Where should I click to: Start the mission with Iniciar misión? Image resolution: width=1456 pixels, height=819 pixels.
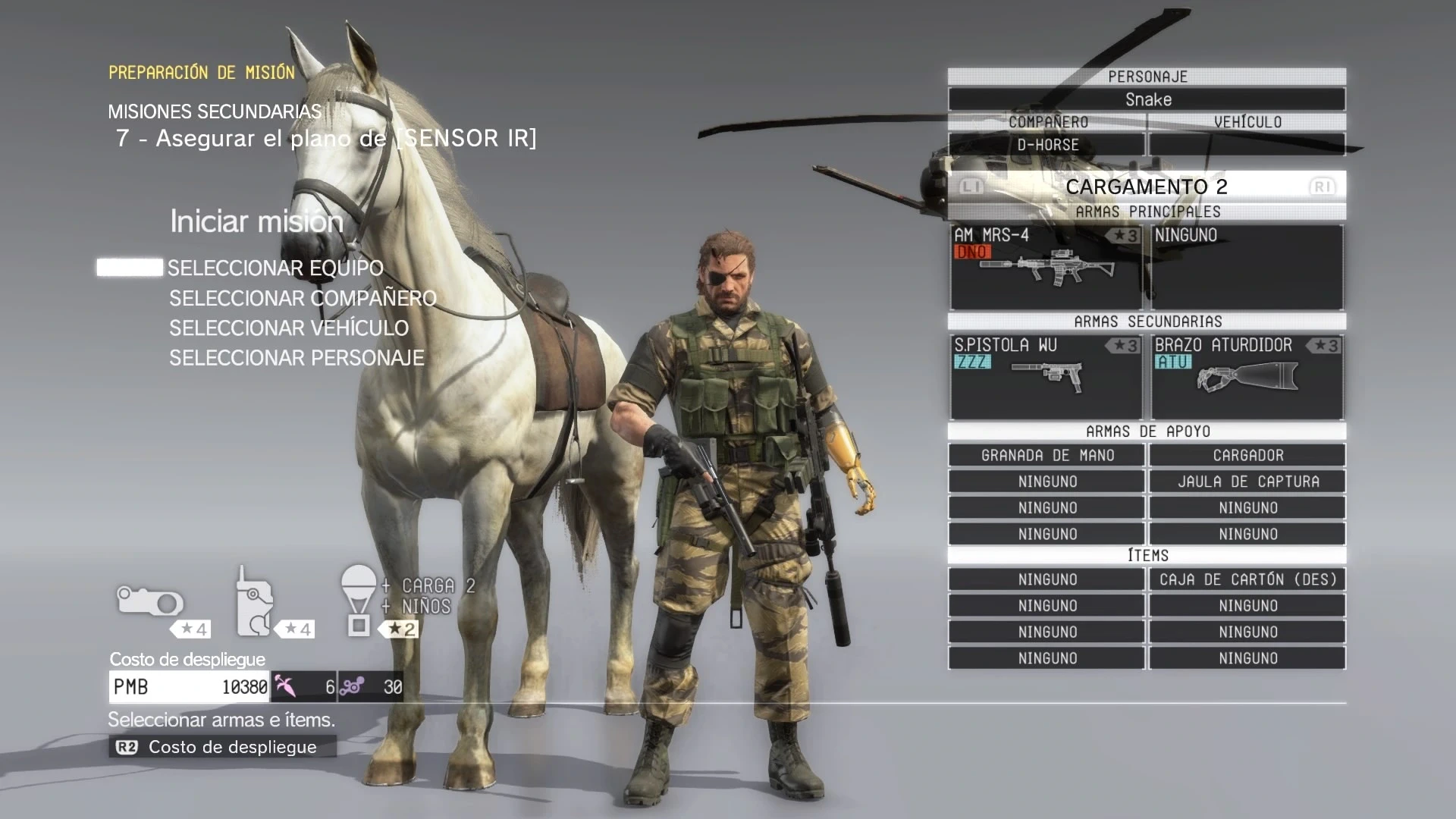coord(256,221)
